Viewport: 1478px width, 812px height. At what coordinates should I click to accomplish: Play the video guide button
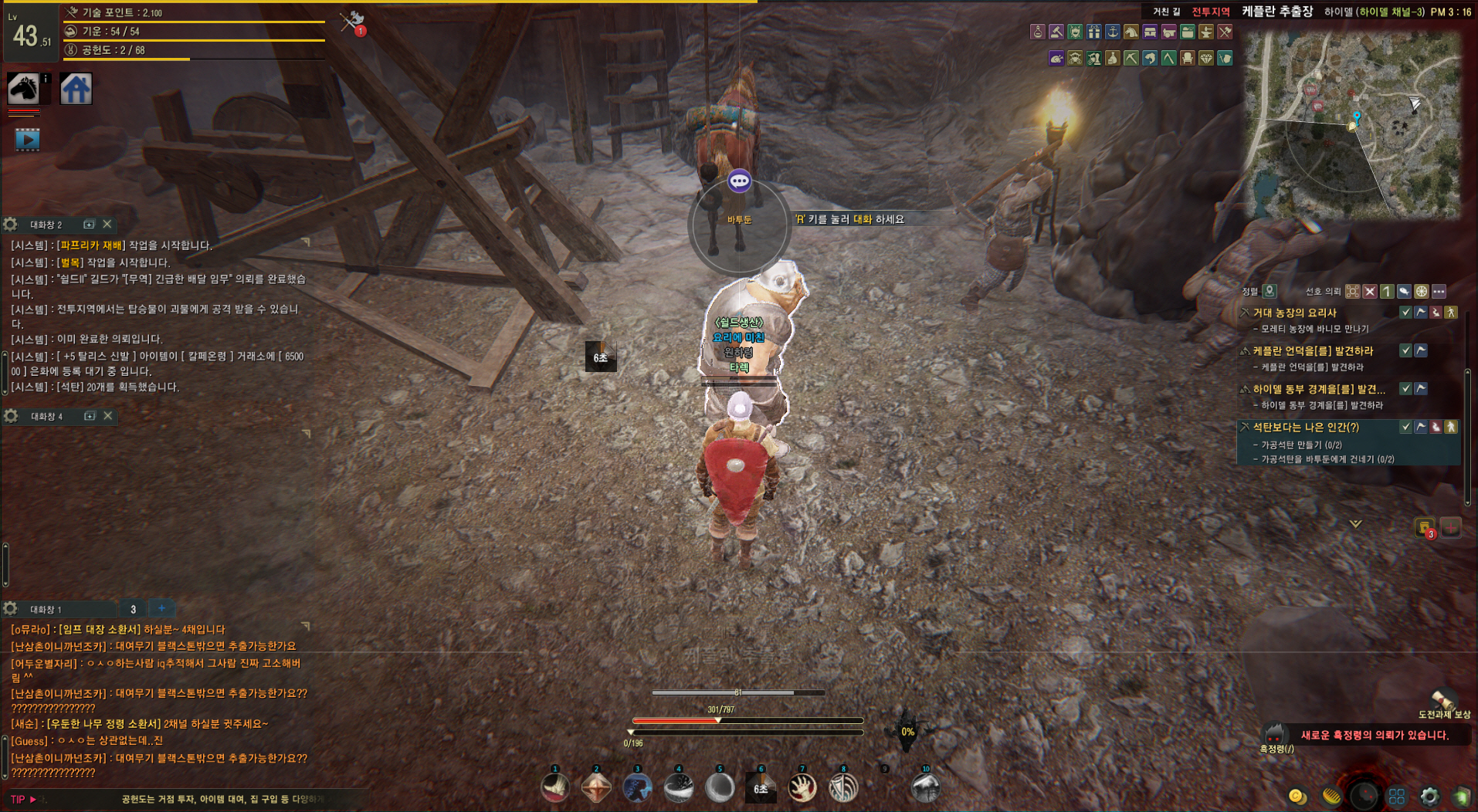(x=27, y=140)
